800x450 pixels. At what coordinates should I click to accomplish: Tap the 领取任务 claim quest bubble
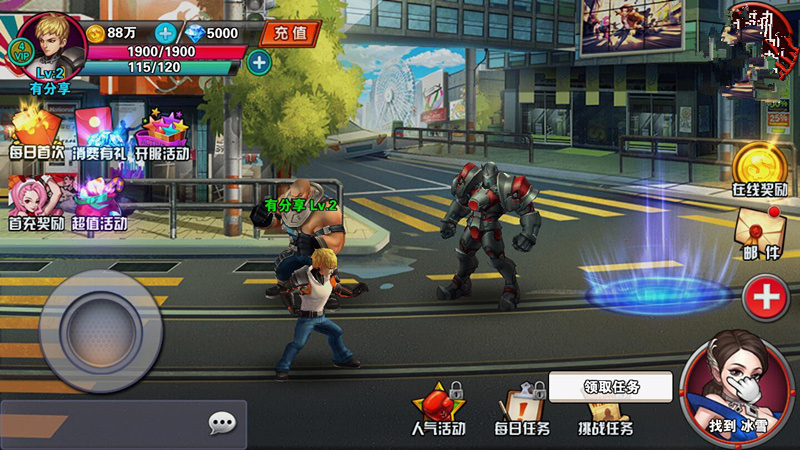[611, 386]
